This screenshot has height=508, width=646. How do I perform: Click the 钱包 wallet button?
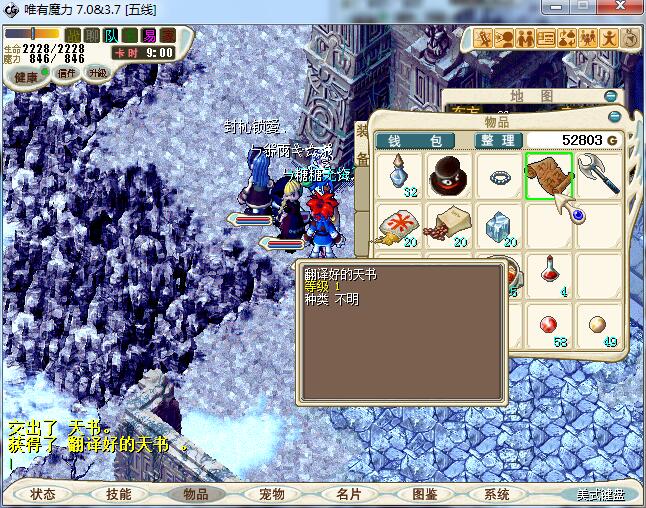point(415,140)
